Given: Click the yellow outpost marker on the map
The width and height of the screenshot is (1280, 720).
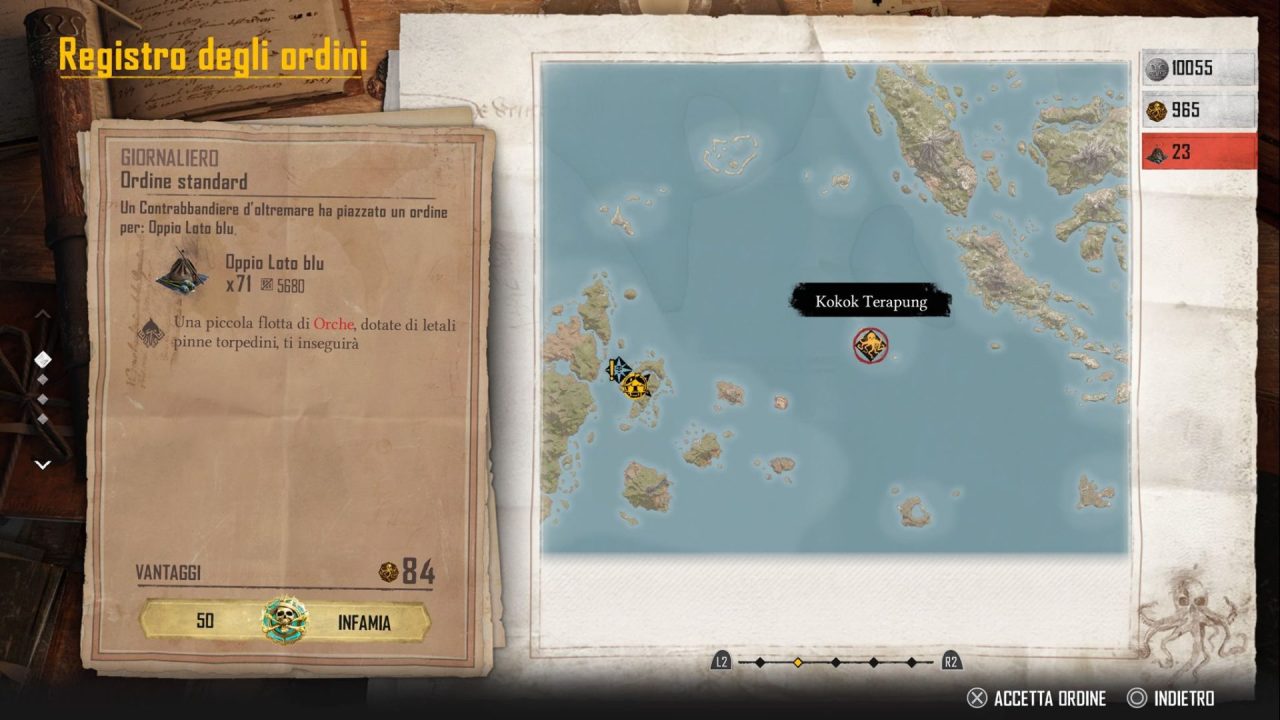Looking at the screenshot, I should [x=634, y=384].
